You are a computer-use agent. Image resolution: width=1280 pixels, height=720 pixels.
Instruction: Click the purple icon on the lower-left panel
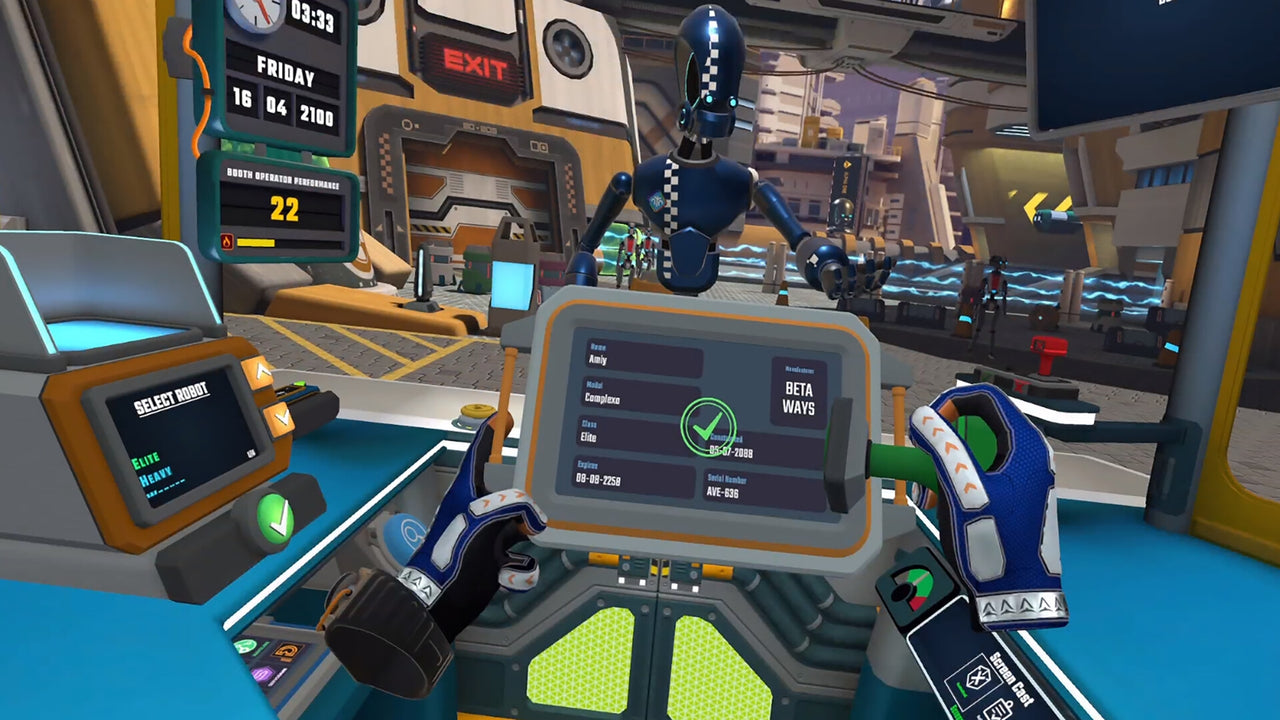pos(262,674)
